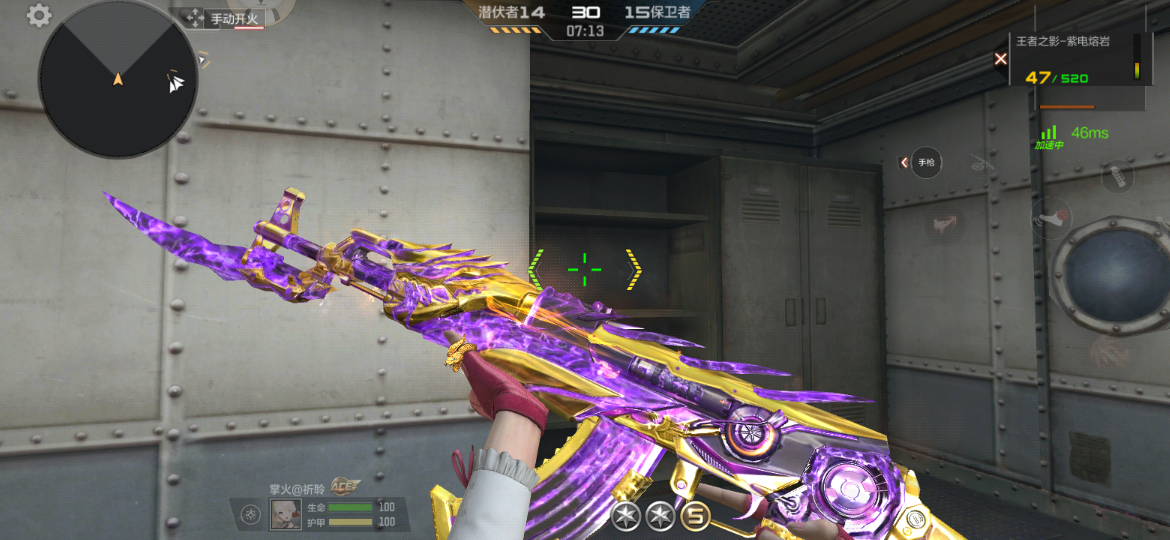Open the gear settings menu
Image resolution: width=1170 pixels, height=540 pixels.
tap(39, 15)
